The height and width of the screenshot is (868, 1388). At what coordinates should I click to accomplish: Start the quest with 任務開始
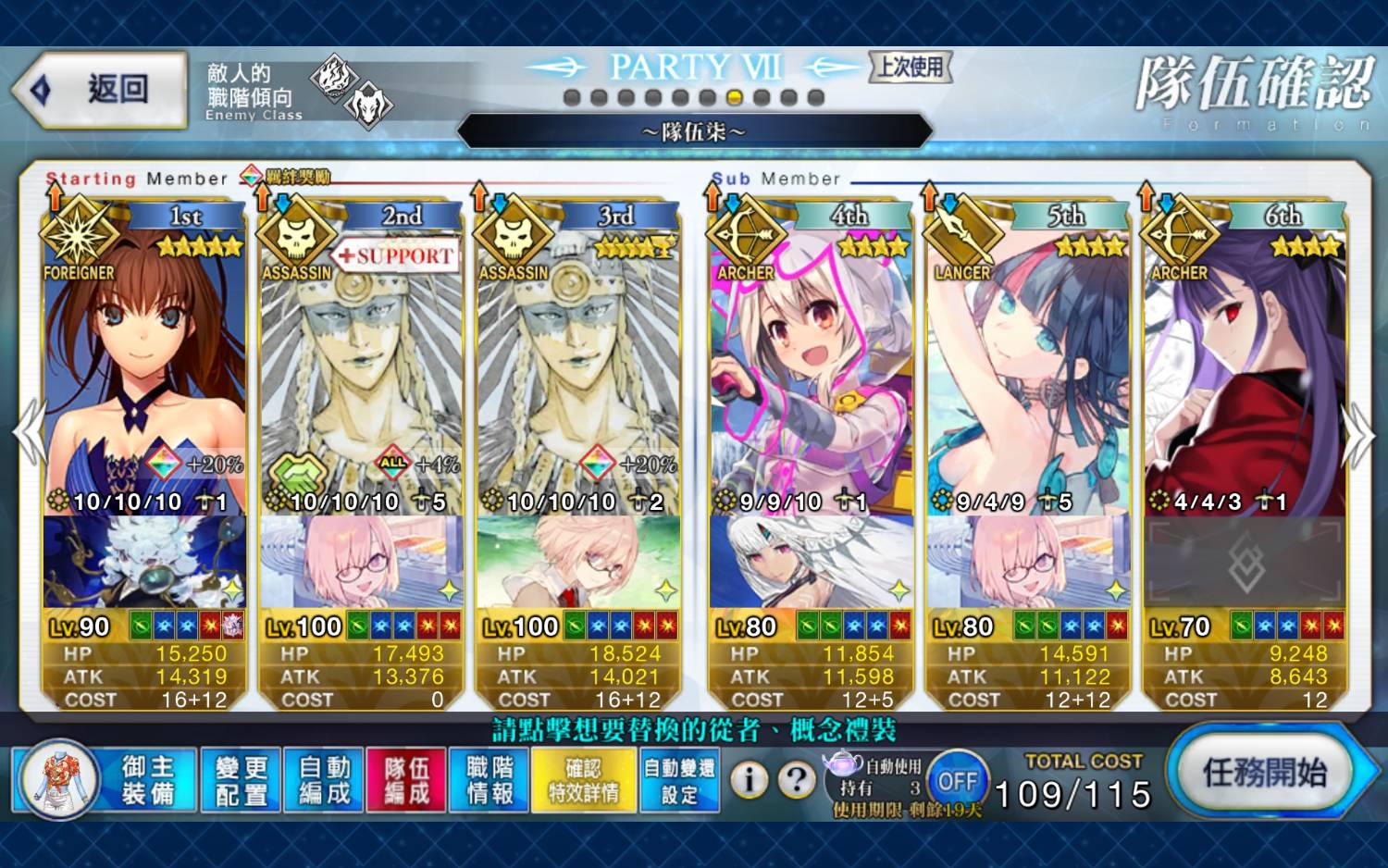1264,773
